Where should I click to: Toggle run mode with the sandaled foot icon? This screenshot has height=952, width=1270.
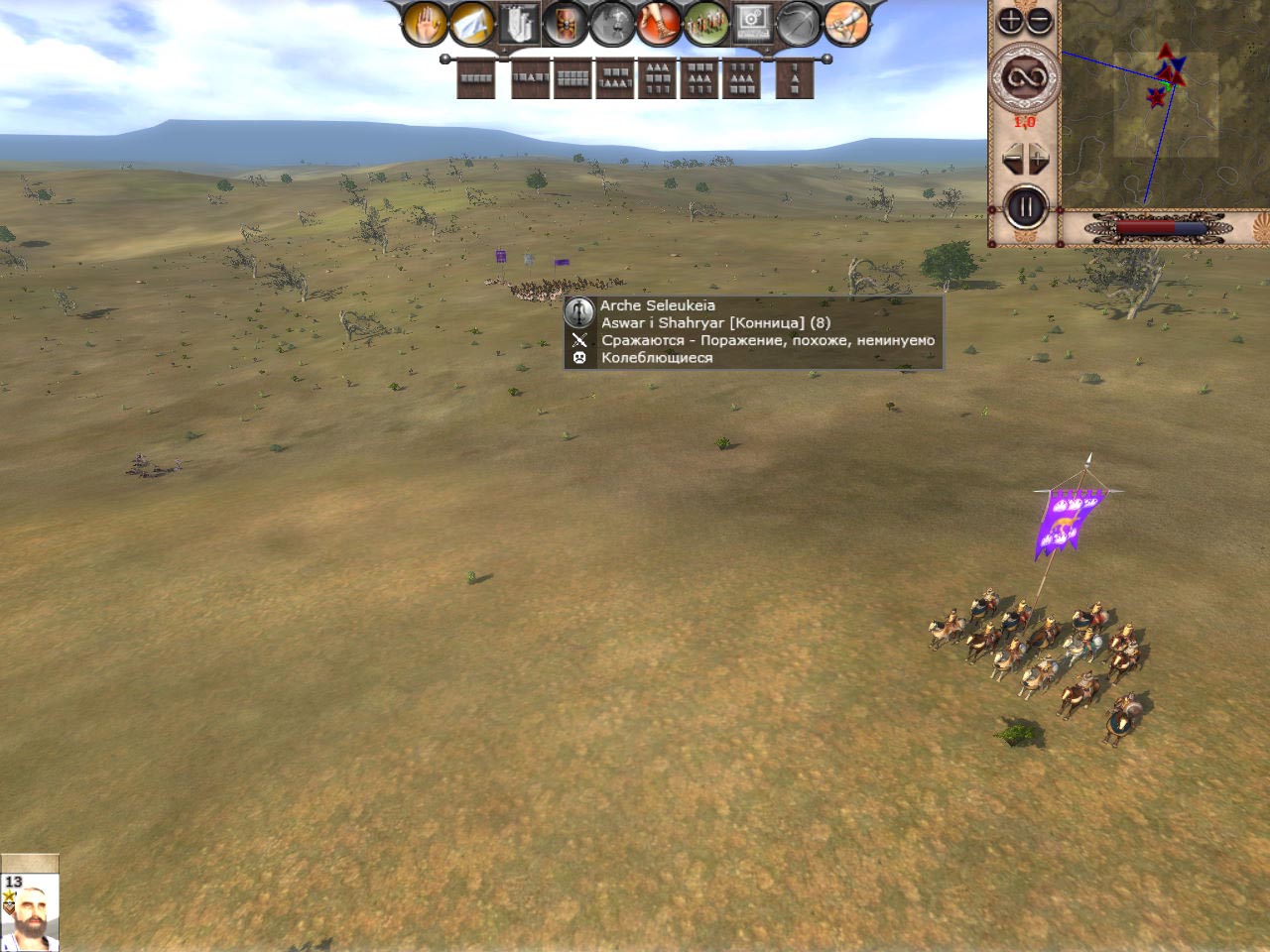point(659,25)
